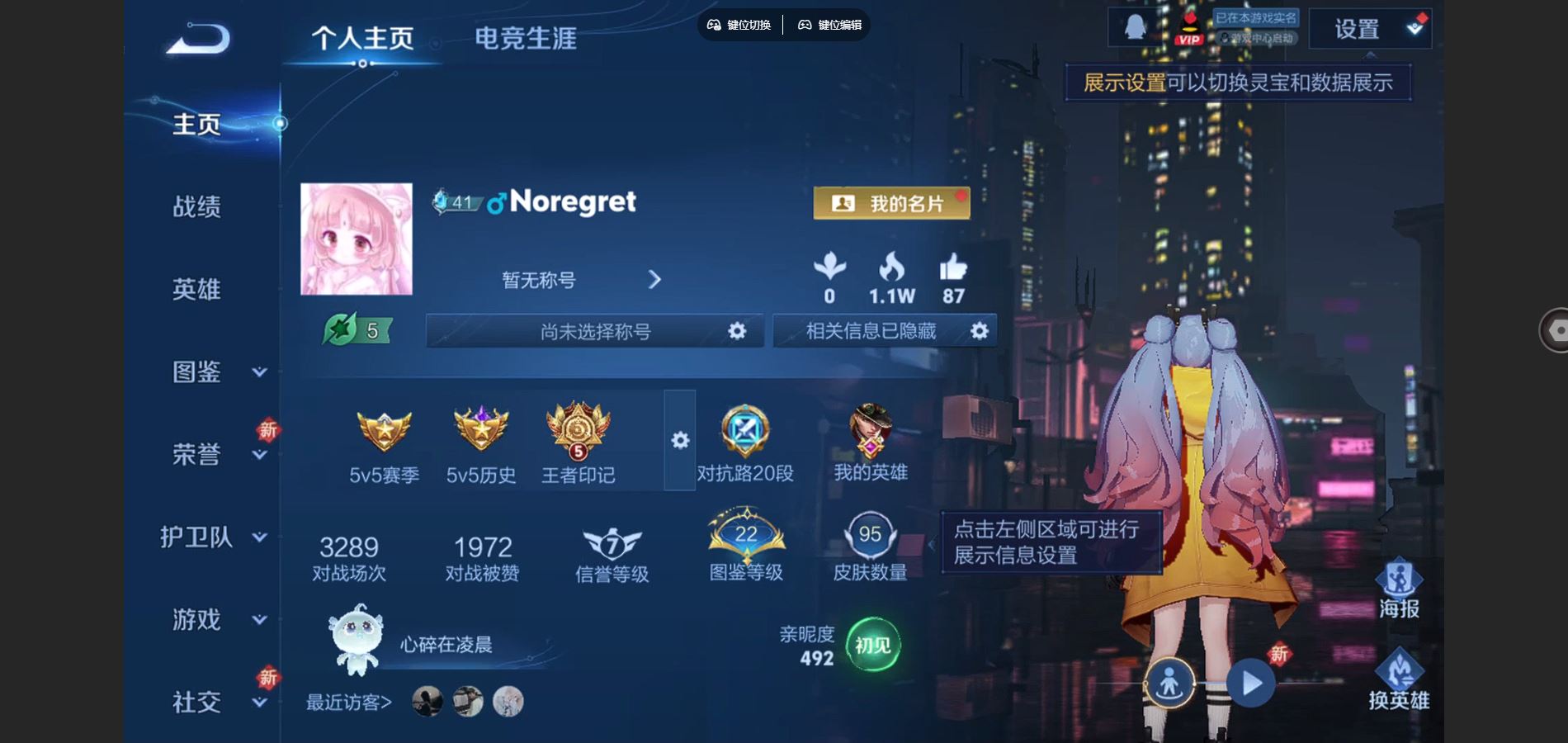Screen dimensions: 1568x743
Task: Open the 暂无称号 title selector arrow
Action: coord(654,280)
